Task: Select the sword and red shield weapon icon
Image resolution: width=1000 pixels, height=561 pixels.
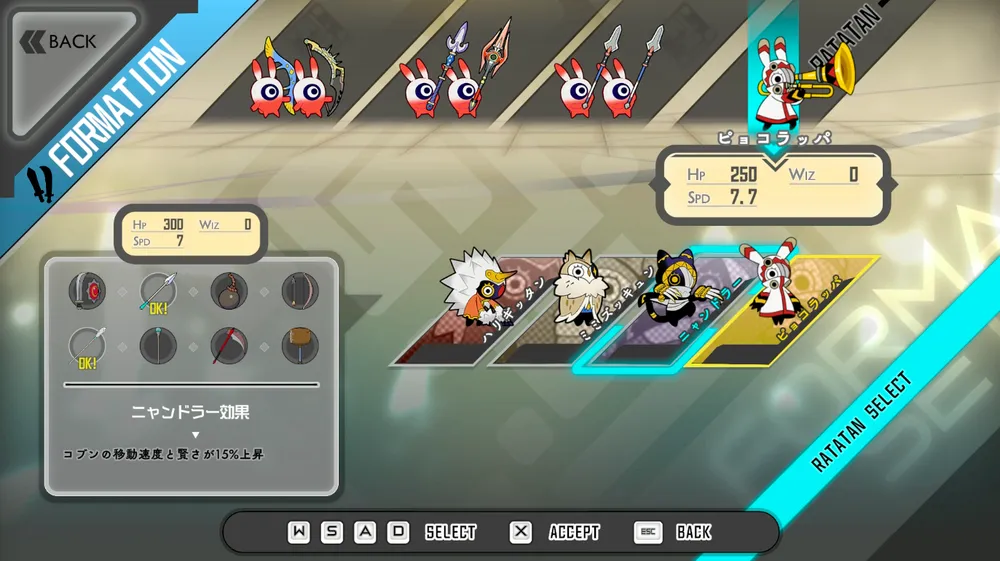Action: 87,290
